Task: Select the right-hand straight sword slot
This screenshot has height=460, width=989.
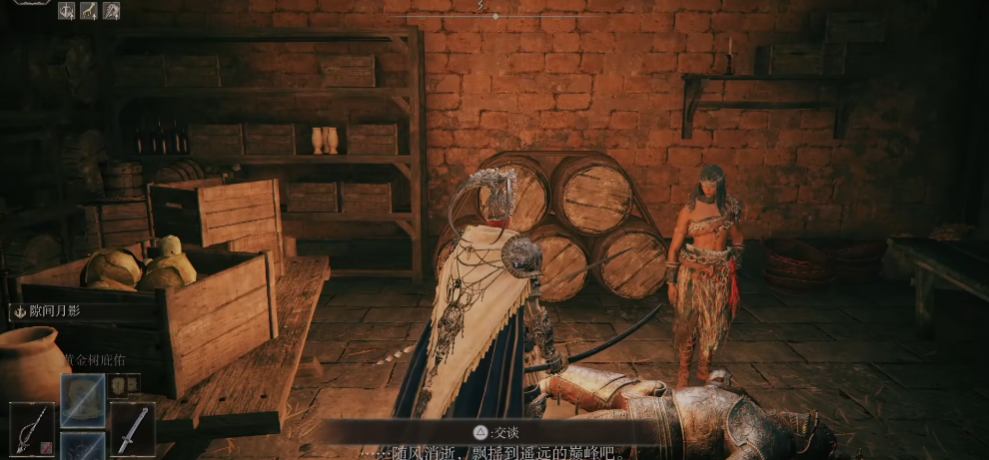Action: pos(132,429)
